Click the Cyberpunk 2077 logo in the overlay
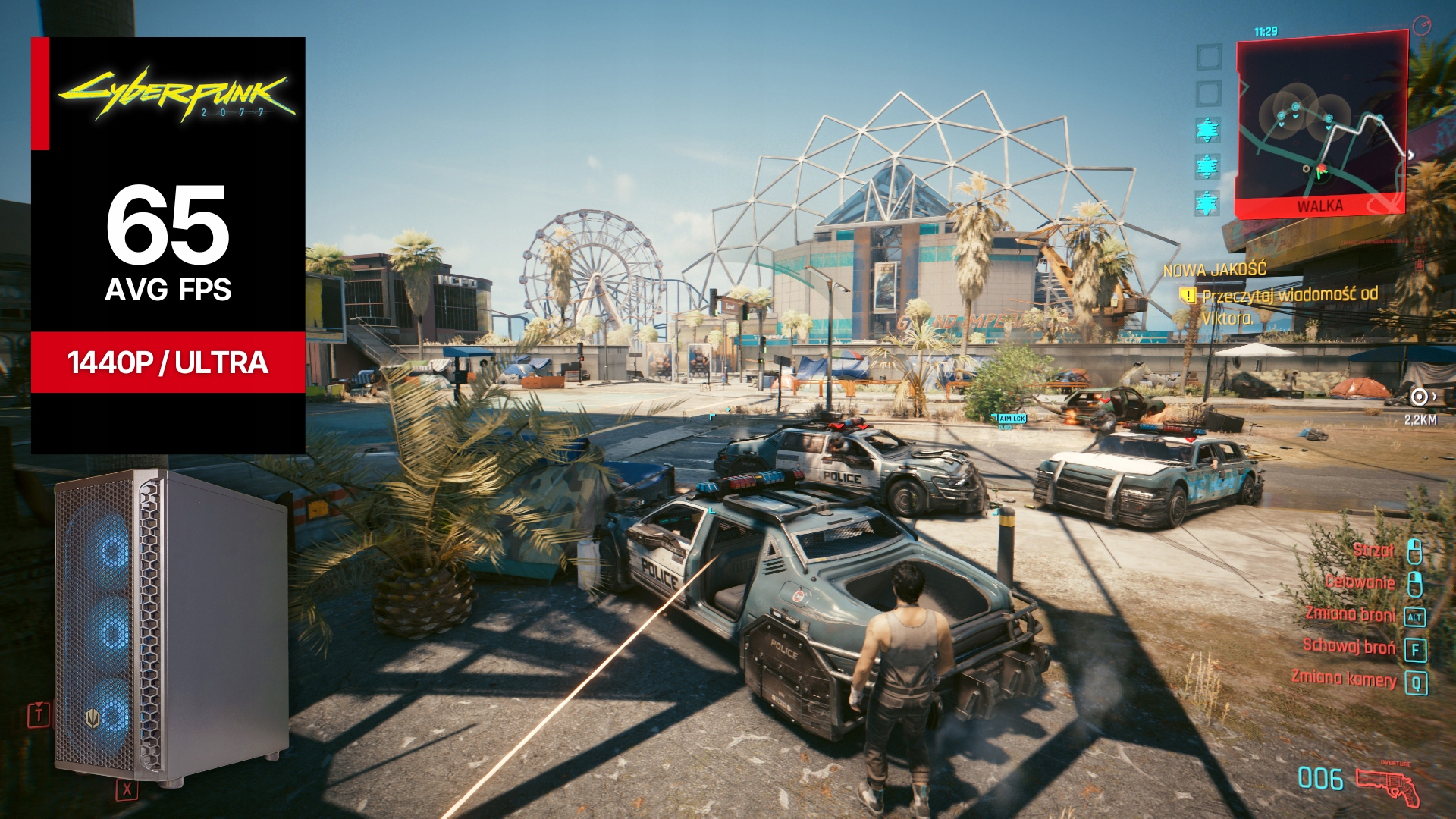The height and width of the screenshot is (819, 1456). (x=177, y=95)
